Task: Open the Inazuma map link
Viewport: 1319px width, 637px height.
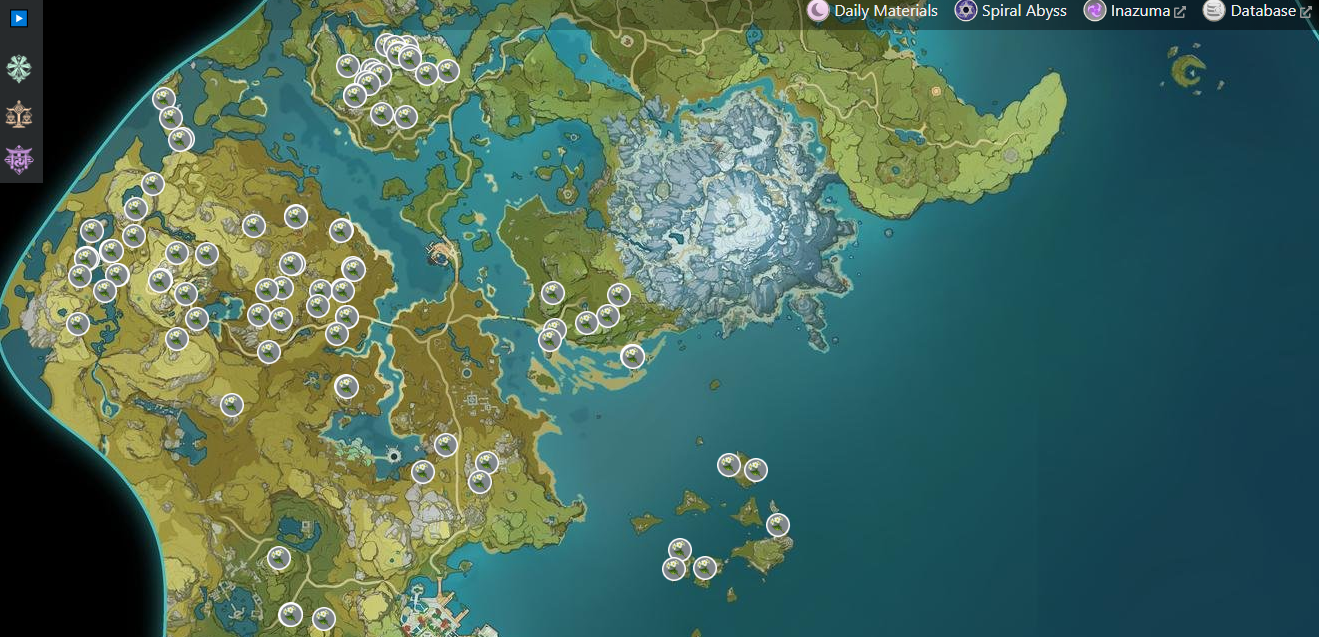Action: pyautogui.click(x=1135, y=11)
